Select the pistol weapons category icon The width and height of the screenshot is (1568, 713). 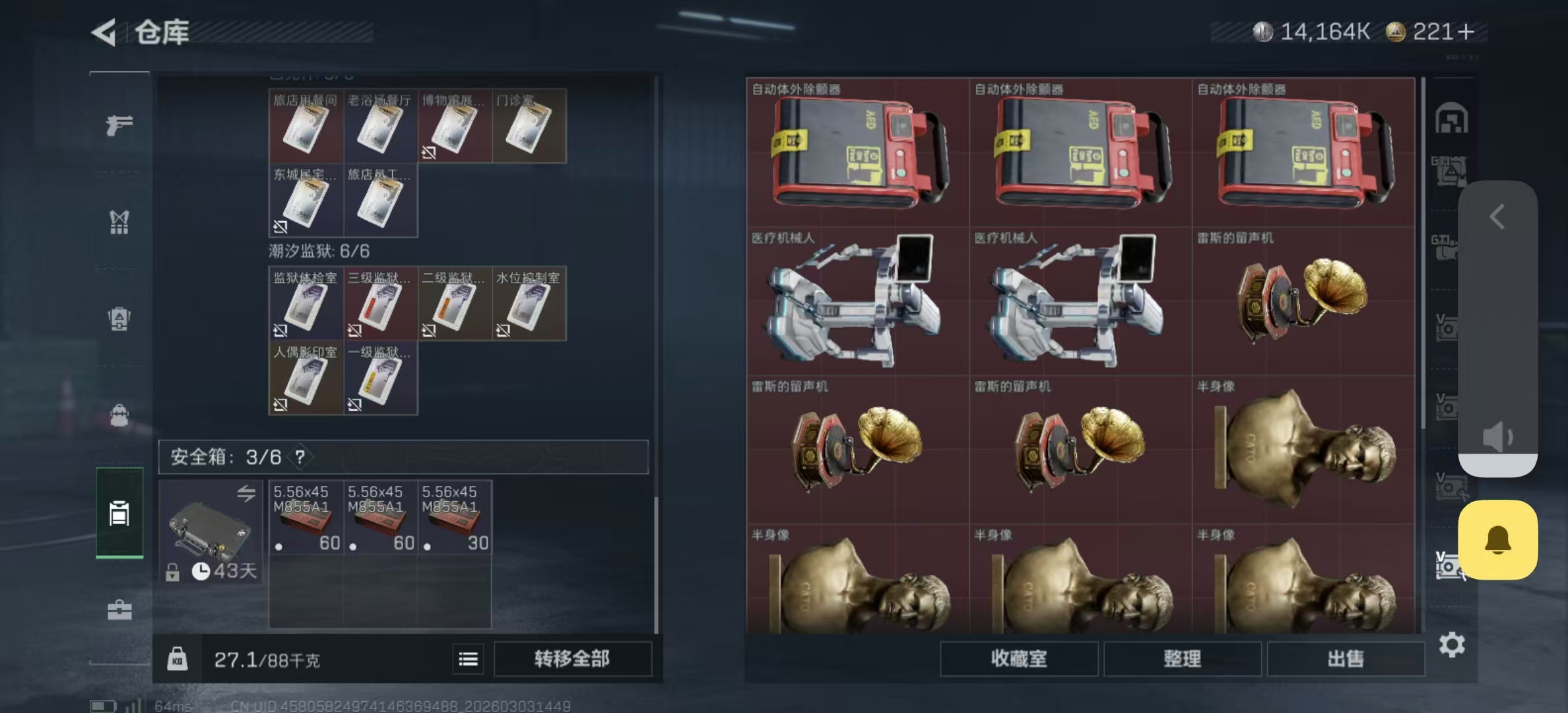(x=119, y=125)
